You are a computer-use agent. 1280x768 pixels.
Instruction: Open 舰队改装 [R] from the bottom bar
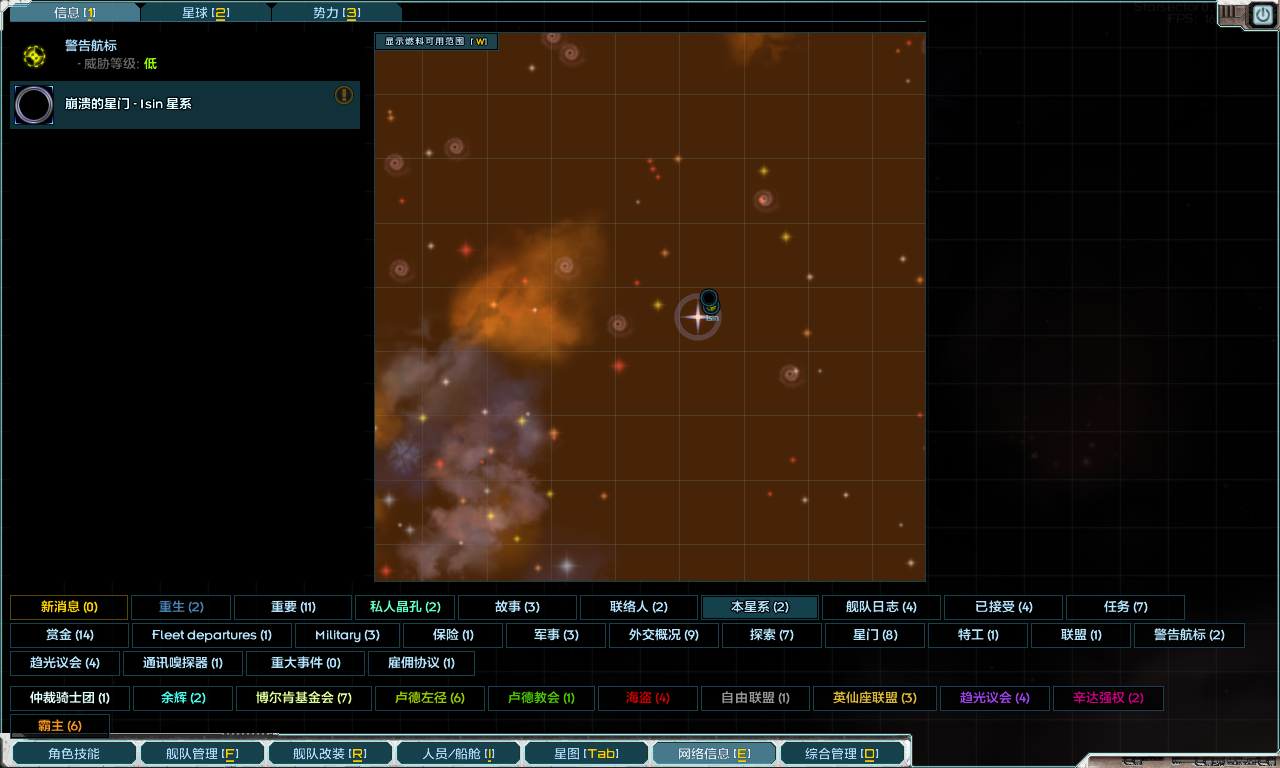pos(330,753)
